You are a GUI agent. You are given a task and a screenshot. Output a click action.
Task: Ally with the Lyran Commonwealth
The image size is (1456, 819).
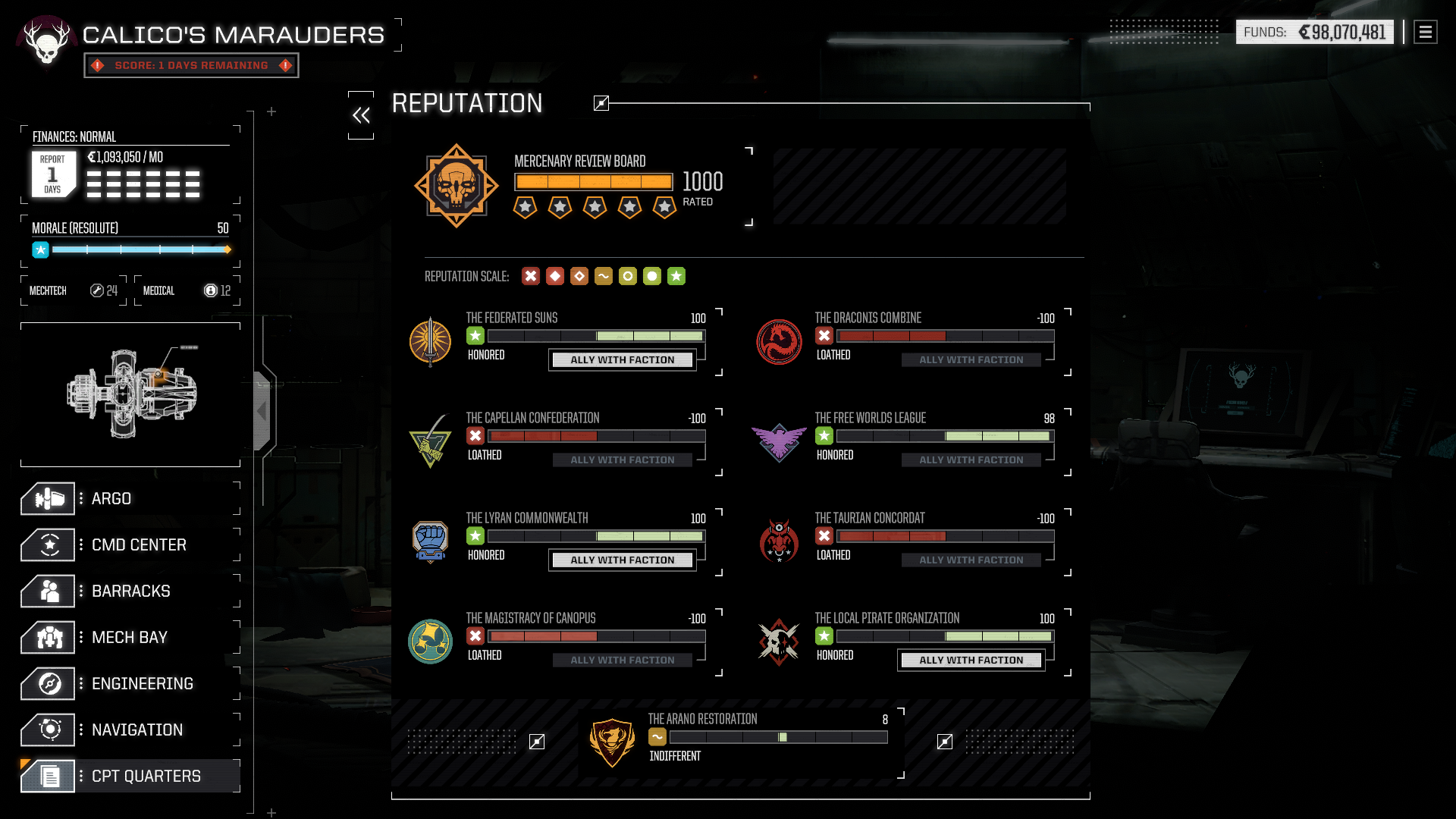pos(622,560)
